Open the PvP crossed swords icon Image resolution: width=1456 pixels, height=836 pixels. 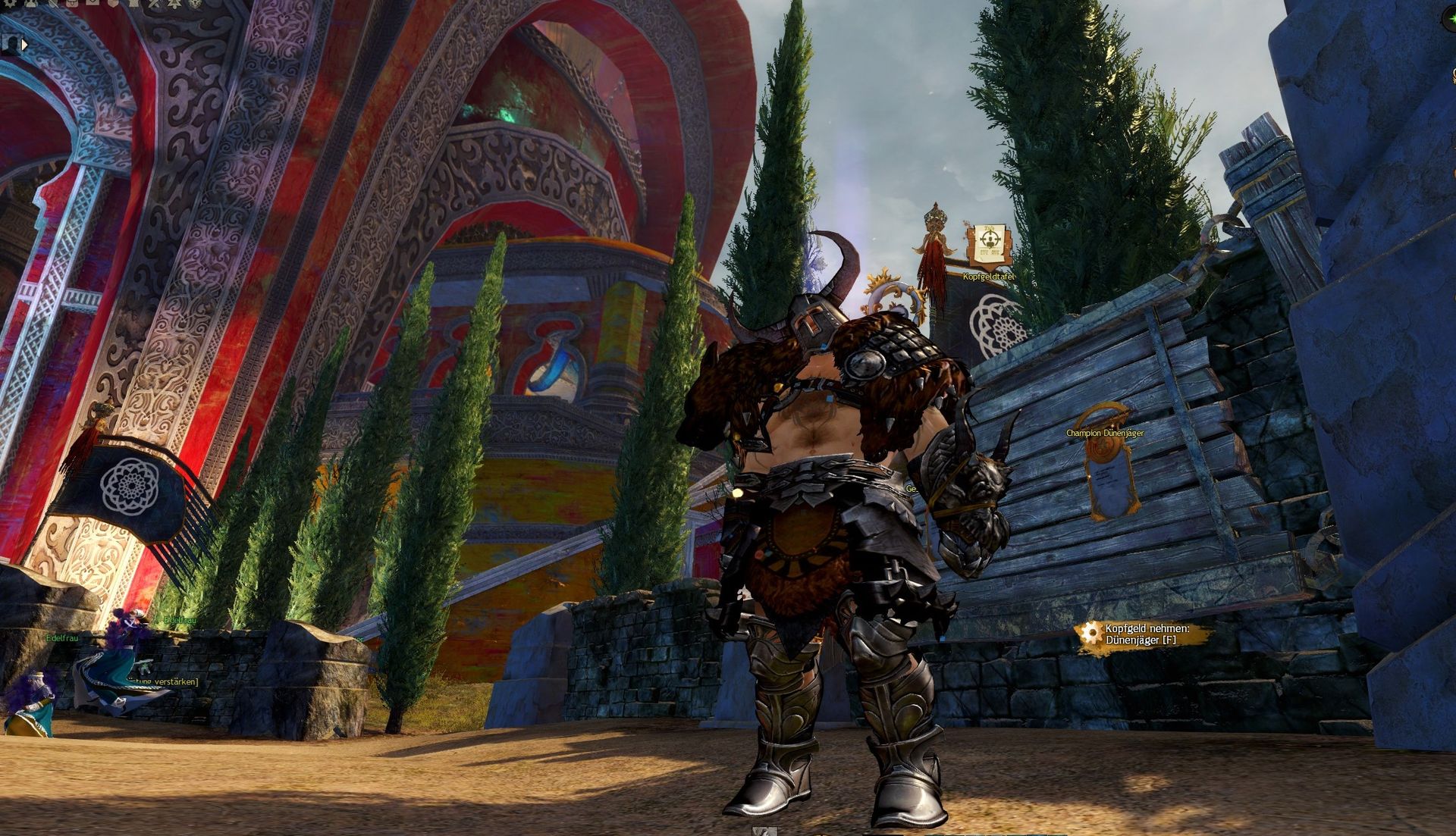pyautogui.click(x=154, y=4)
